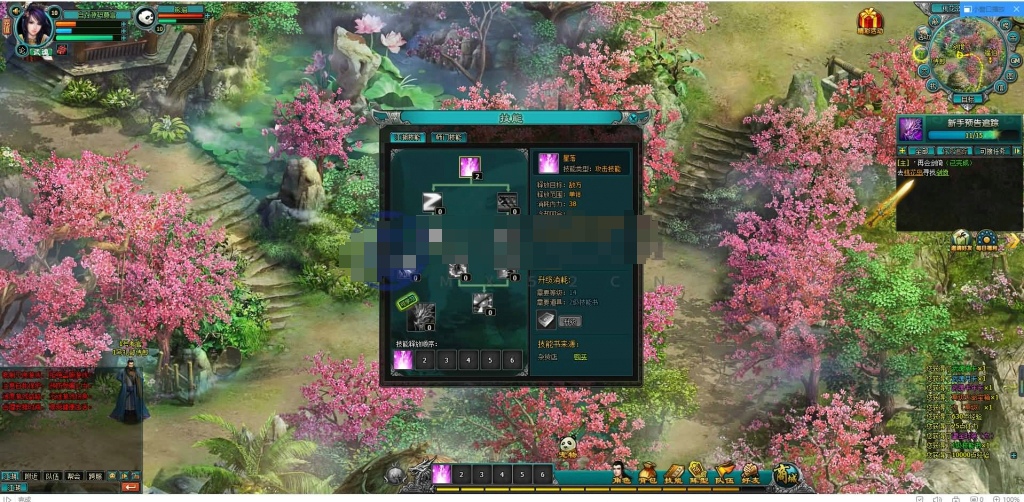Open the 队伍 team flag menu
The image size is (1024, 502).
(724, 473)
